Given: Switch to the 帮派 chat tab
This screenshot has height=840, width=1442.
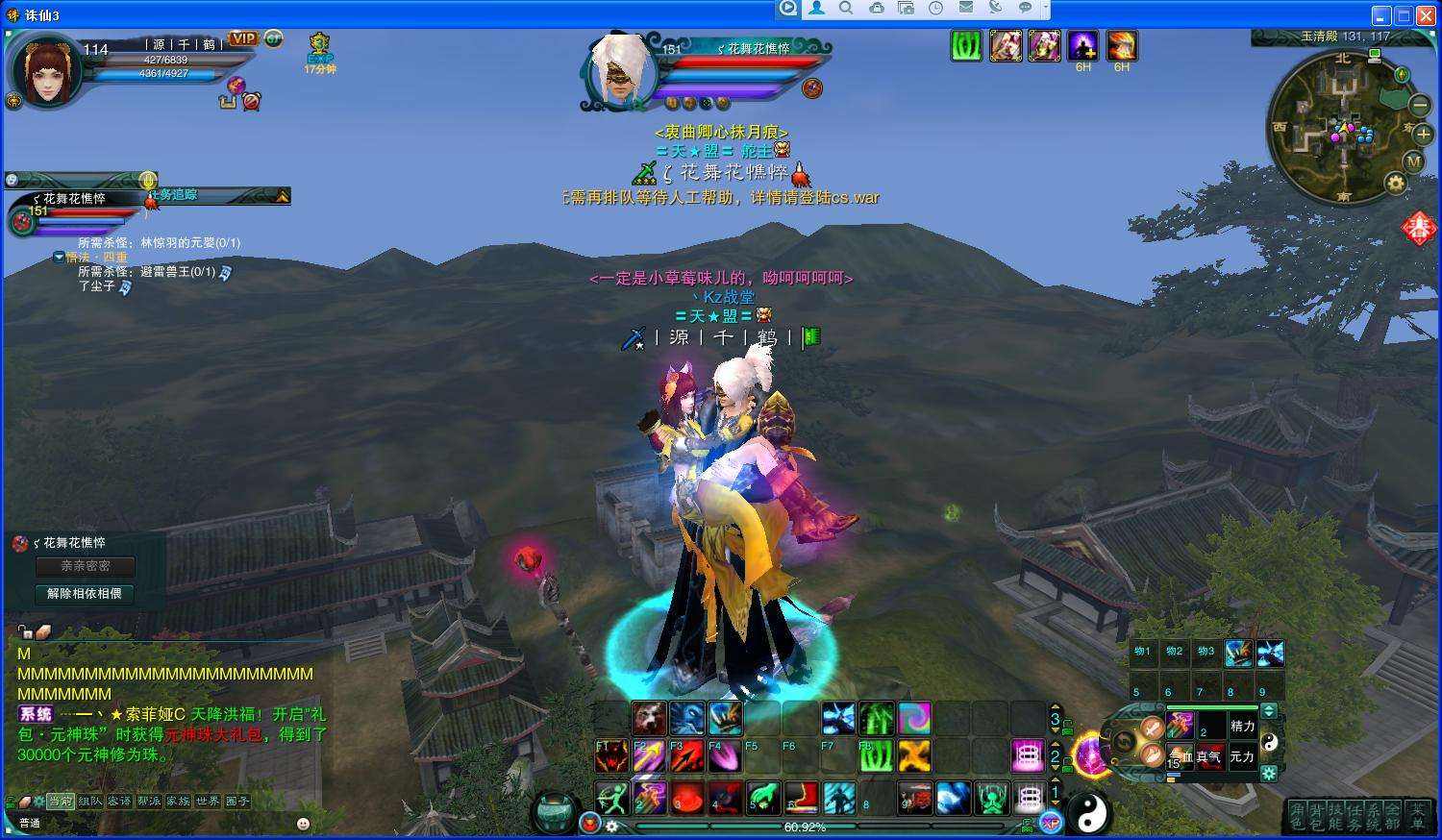Looking at the screenshot, I should coord(148,801).
